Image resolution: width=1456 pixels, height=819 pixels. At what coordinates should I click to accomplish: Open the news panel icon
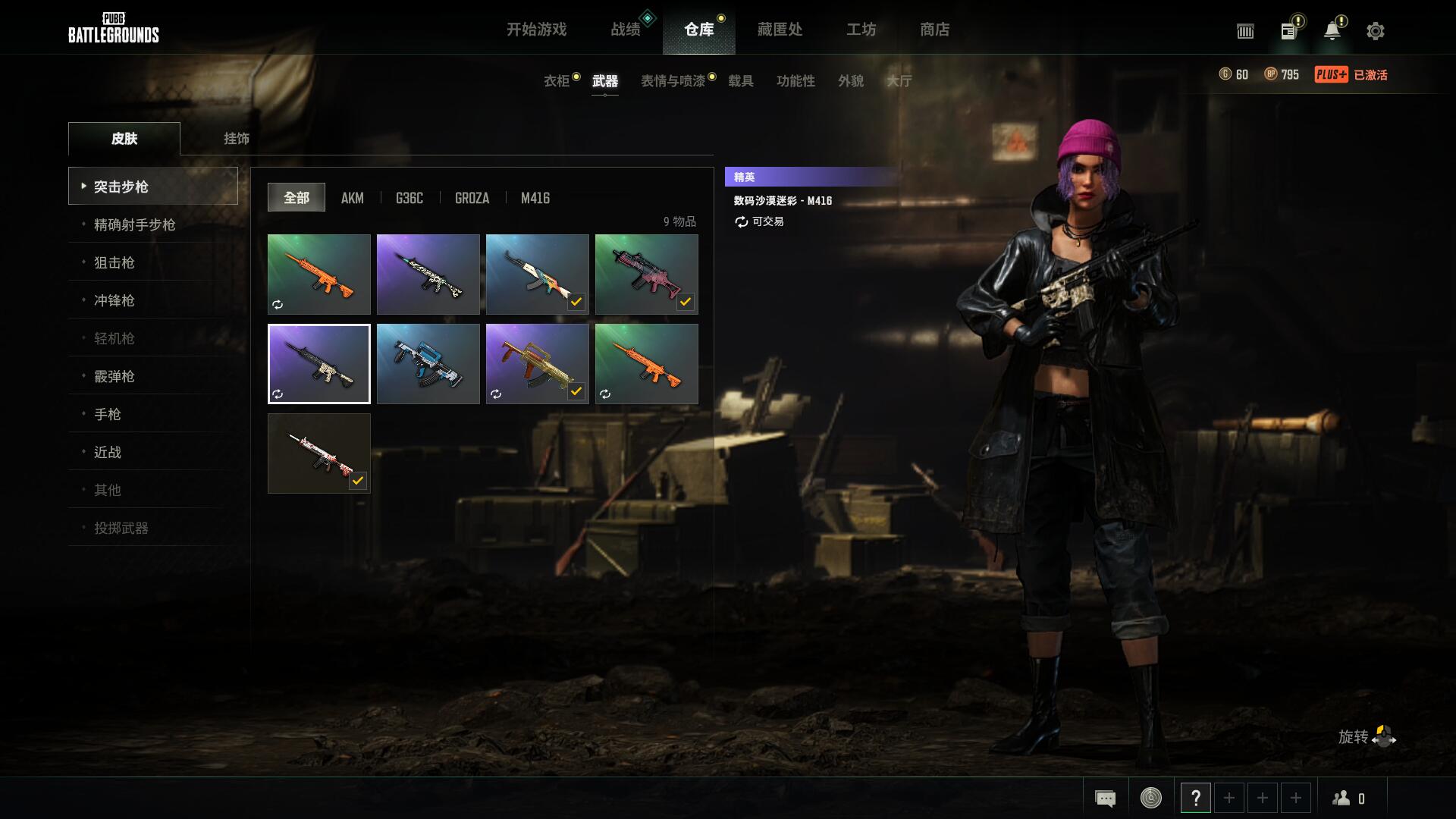point(1288,31)
